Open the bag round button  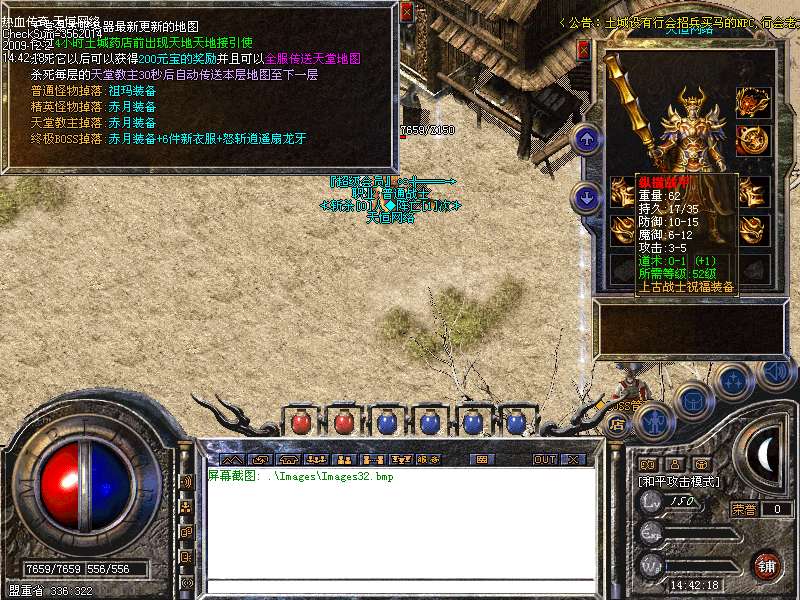tap(693, 400)
